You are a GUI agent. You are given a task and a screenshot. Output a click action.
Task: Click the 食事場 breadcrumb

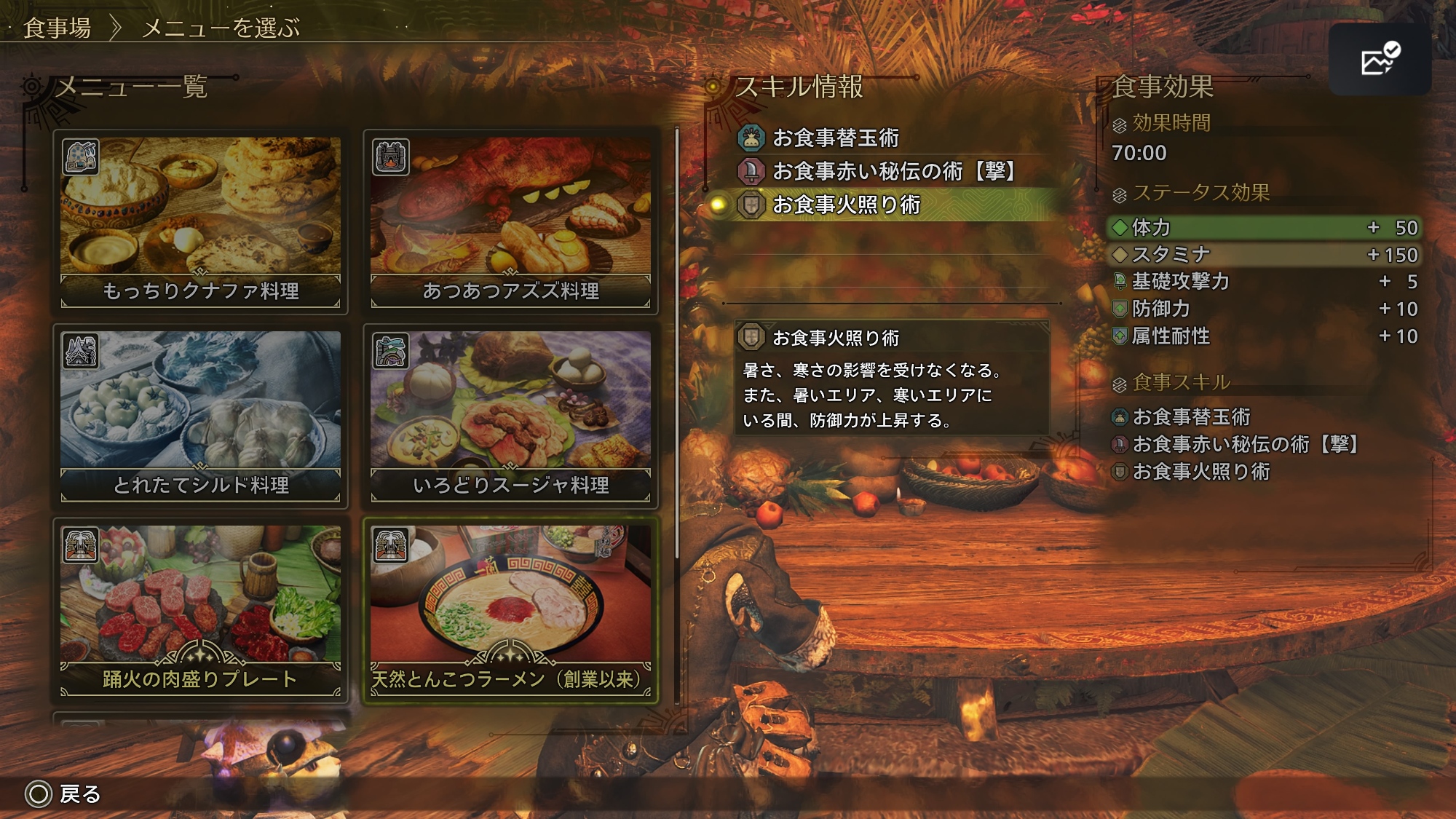[x=58, y=28]
